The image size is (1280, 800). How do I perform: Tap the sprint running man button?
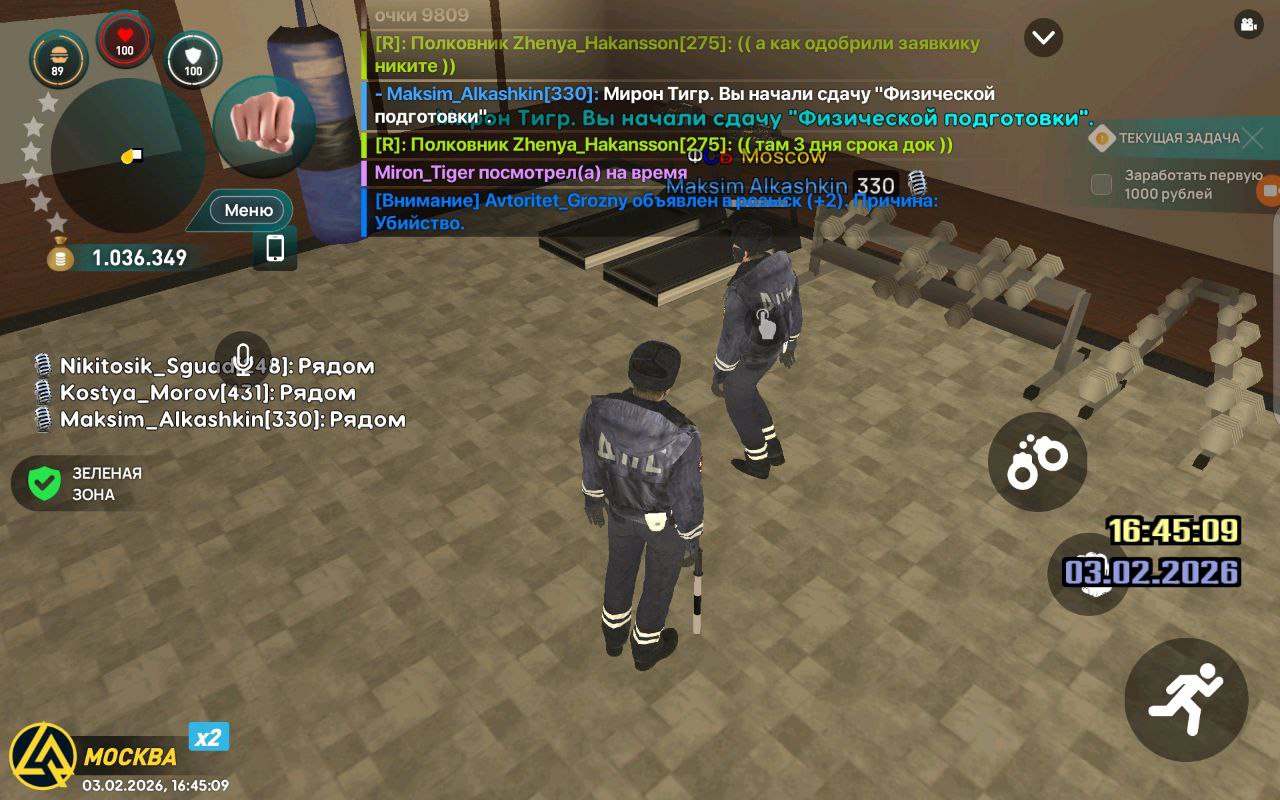pyautogui.click(x=1186, y=699)
